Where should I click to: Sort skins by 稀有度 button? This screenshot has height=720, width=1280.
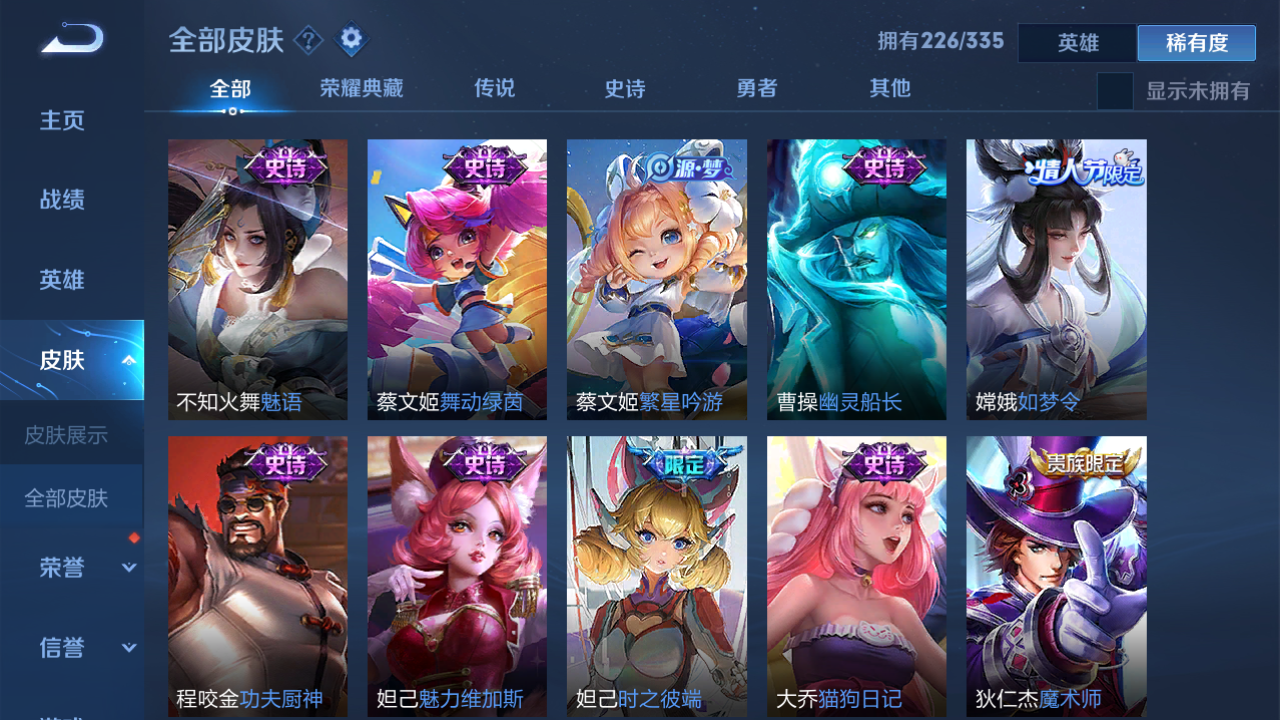(1196, 43)
